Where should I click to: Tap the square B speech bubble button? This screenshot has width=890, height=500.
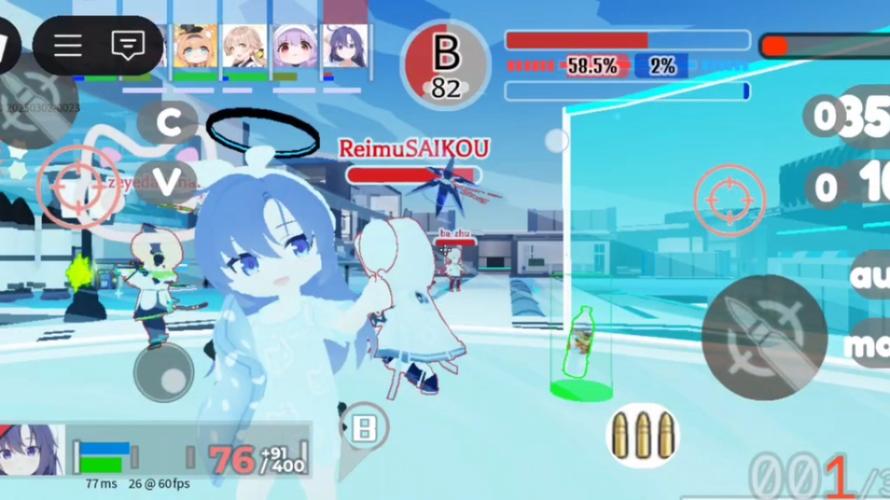[364, 428]
